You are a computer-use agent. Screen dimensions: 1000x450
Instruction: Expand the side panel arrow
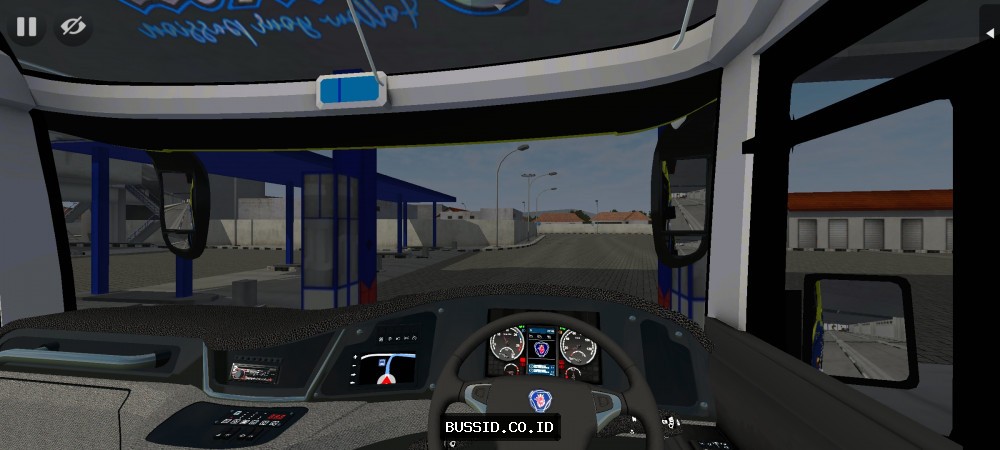click(x=989, y=34)
